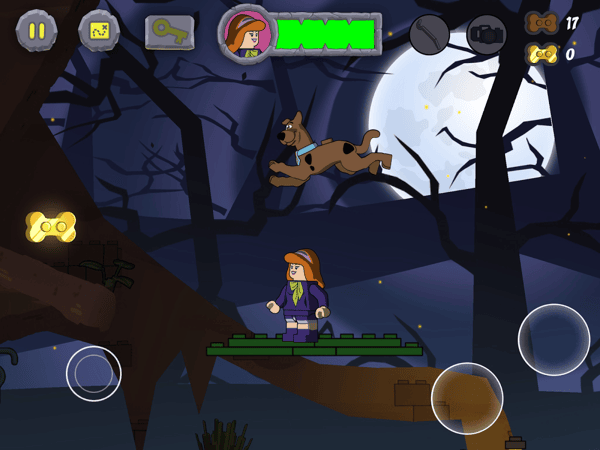The height and width of the screenshot is (450, 600).
Task: Tap the key hint button
Action: tap(169, 32)
